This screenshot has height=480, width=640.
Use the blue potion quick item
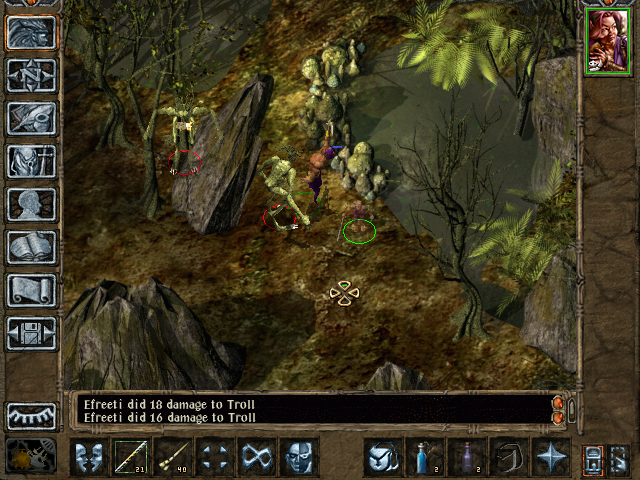[424, 457]
